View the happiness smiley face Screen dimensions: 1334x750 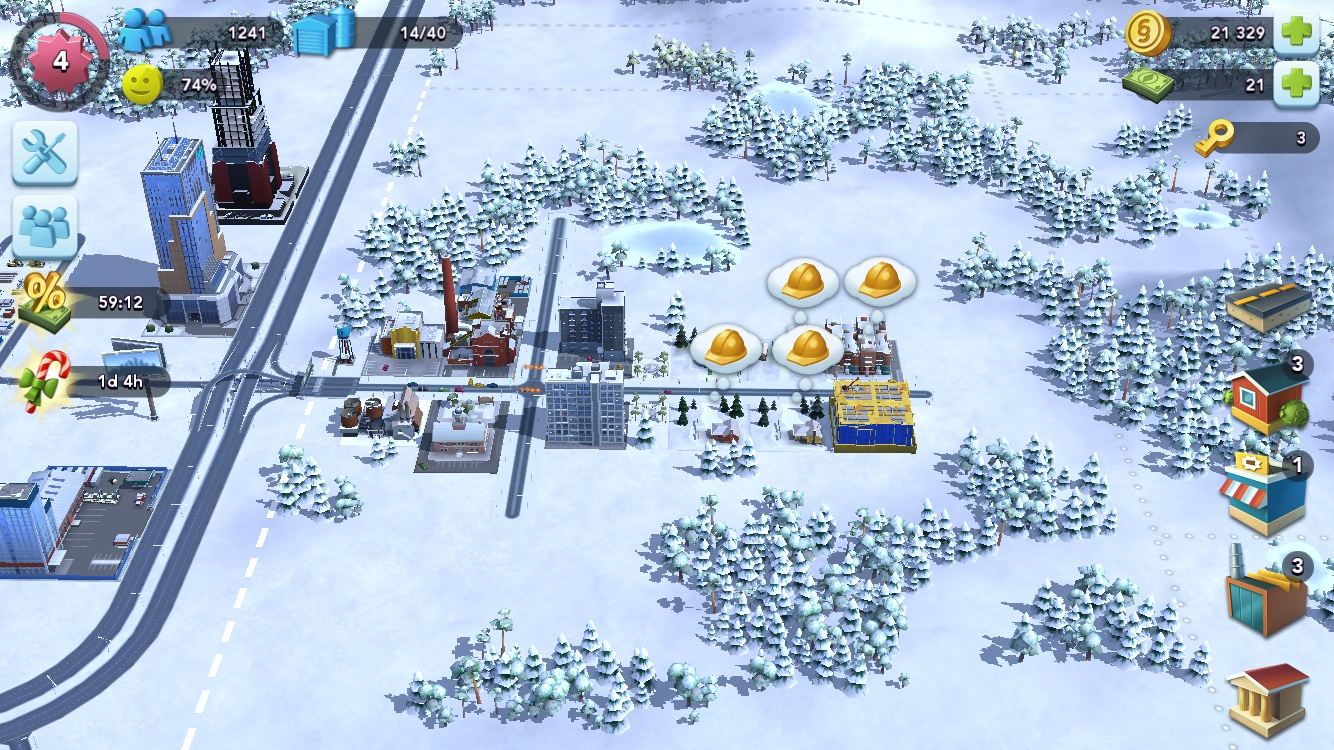[142, 85]
